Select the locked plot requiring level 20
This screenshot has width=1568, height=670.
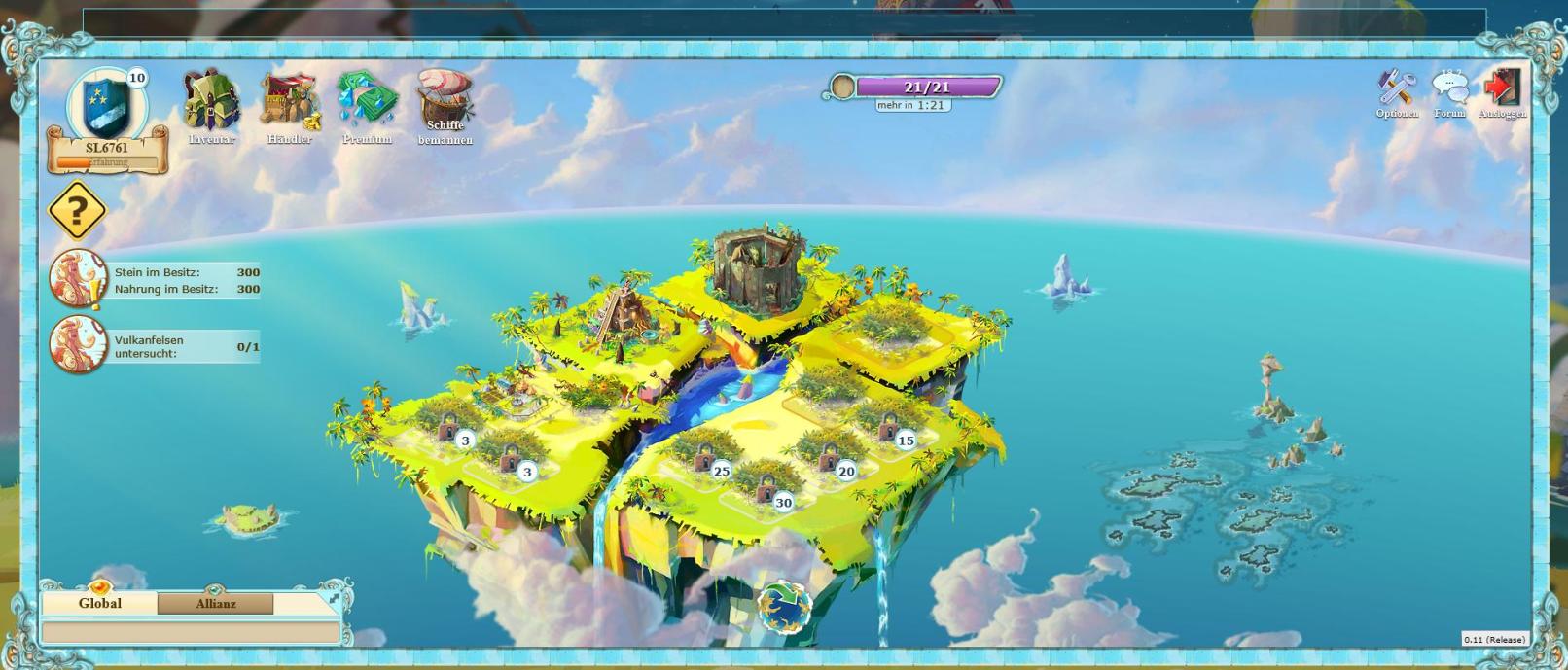tap(830, 457)
